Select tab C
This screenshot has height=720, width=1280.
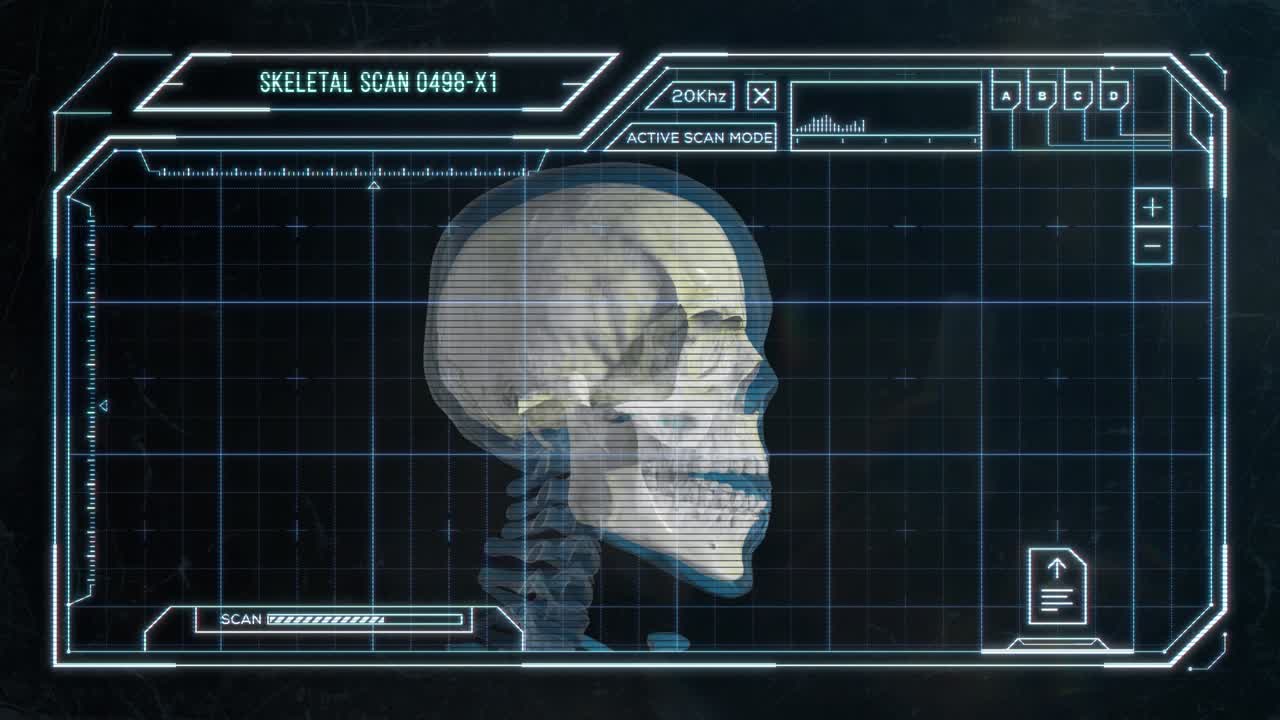pyautogui.click(x=1078, y=97)
